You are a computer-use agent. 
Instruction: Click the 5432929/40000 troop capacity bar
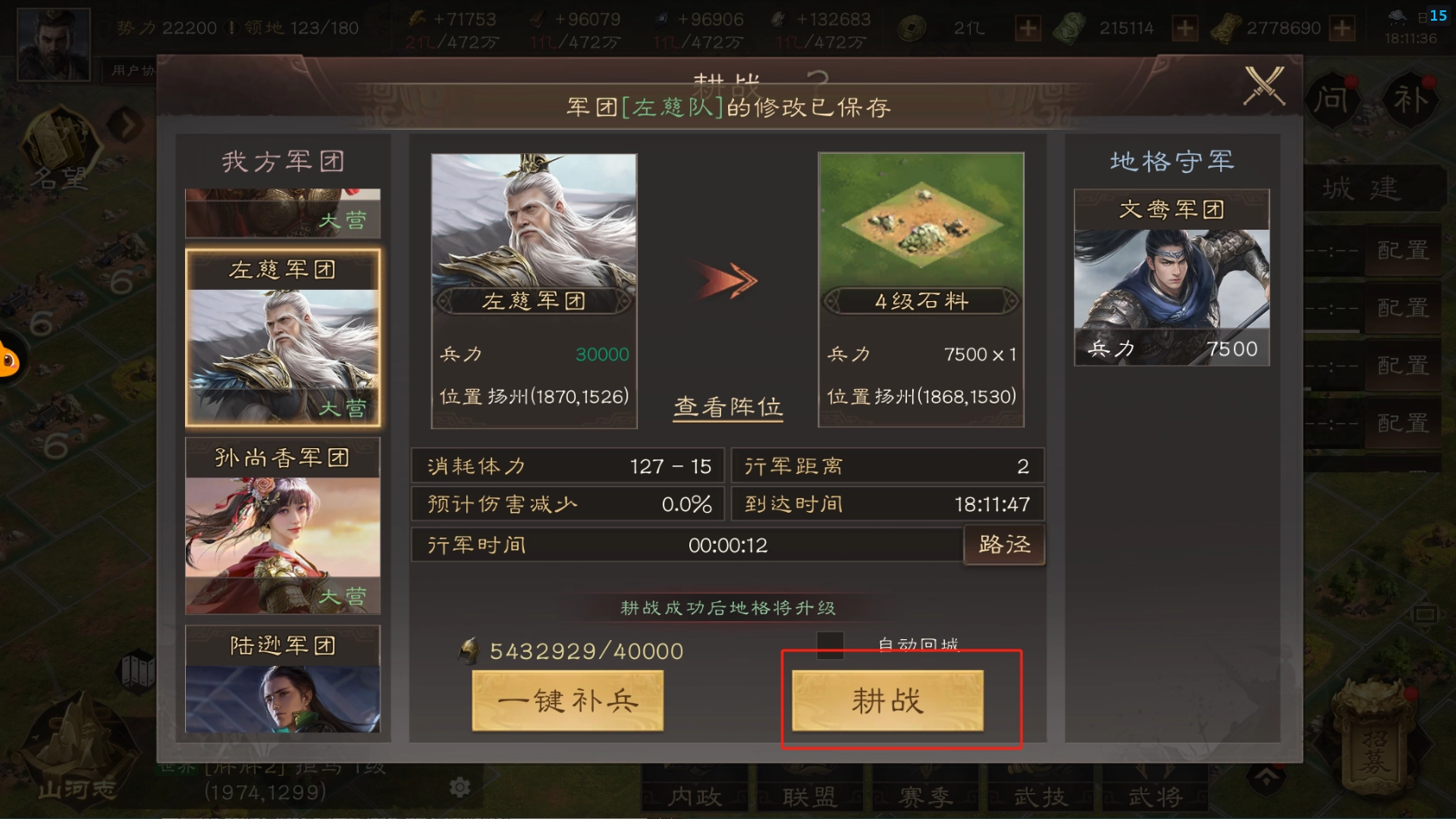click(572, 651)
